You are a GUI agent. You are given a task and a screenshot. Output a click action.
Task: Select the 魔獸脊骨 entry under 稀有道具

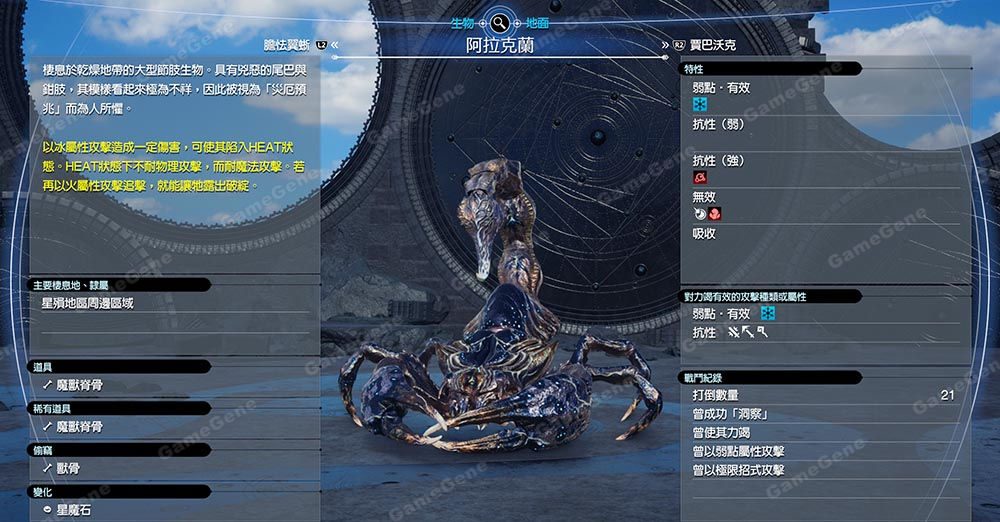[x=80, y=427]
